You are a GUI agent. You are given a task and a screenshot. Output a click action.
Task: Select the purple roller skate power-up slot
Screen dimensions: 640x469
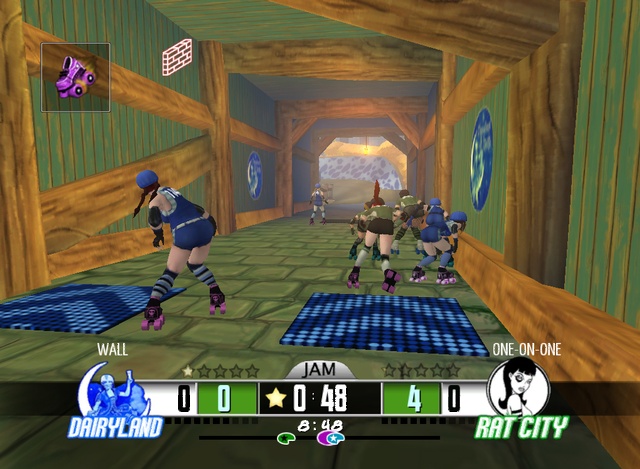(76, 77)
